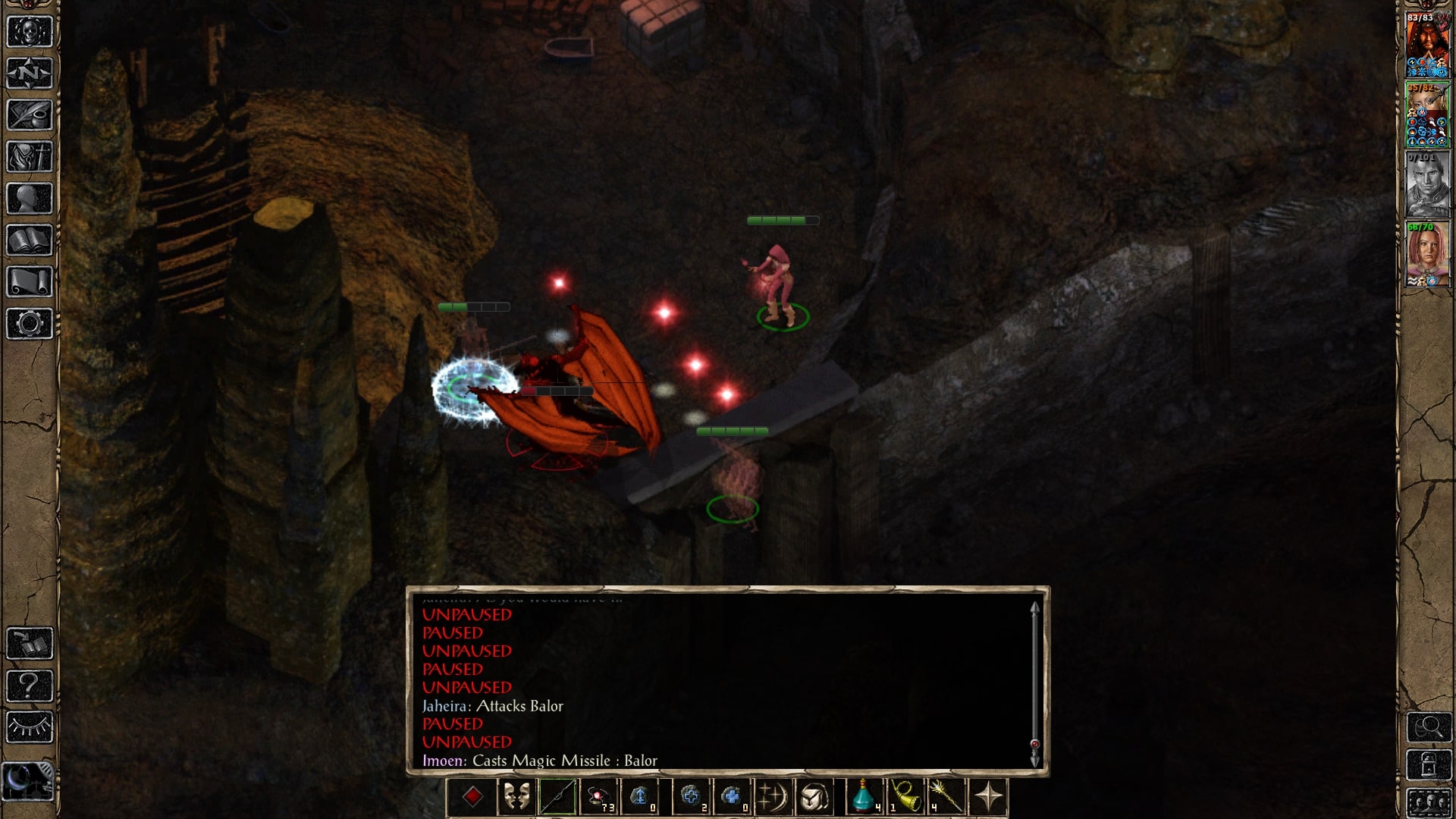Activate the two masks dialogue button
This screenshot has width=1456, height=819.
[x=516, y=797]
